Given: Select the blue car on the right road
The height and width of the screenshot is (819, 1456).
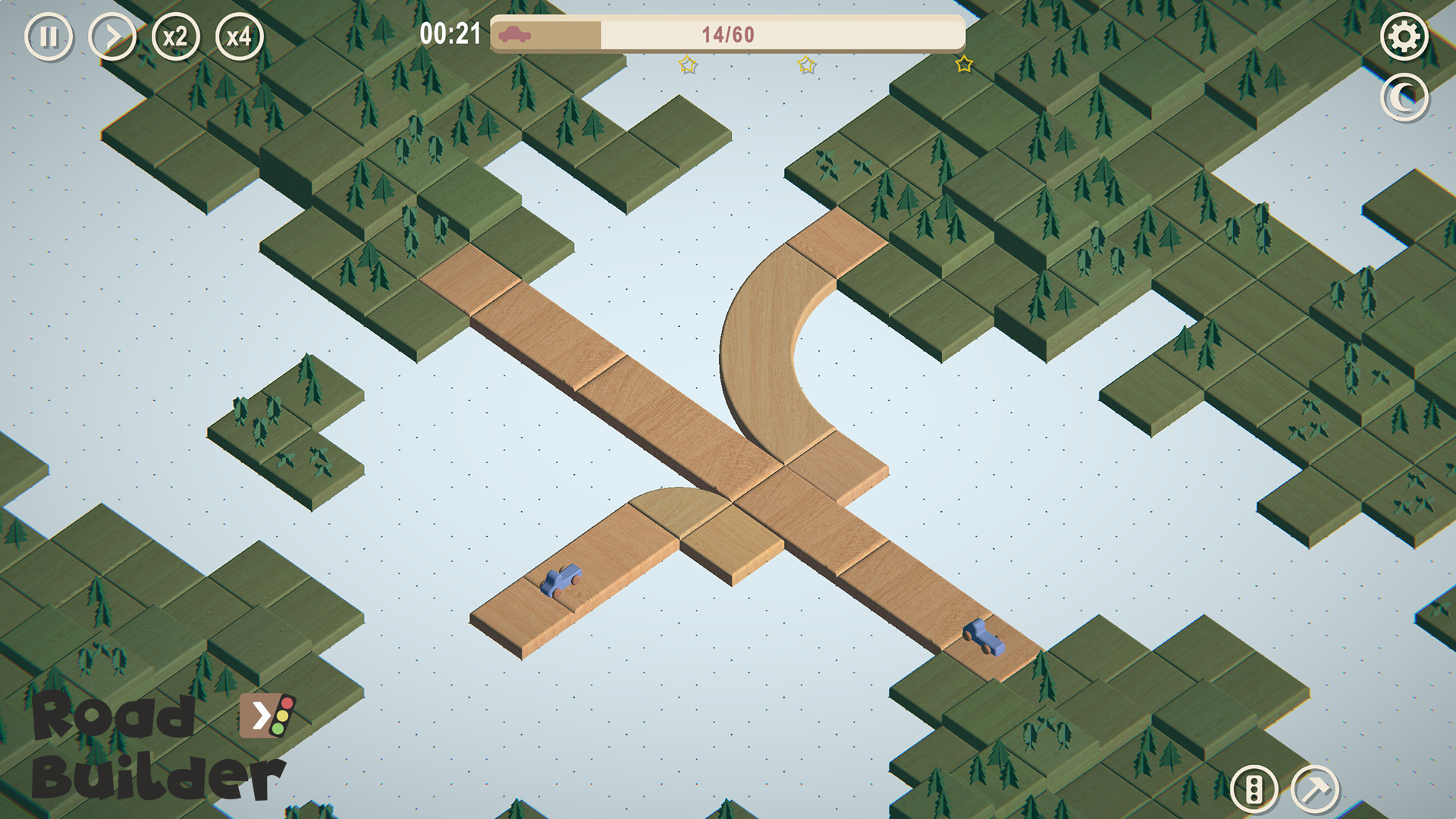Looking at the screenshot, I should [984, 635].
